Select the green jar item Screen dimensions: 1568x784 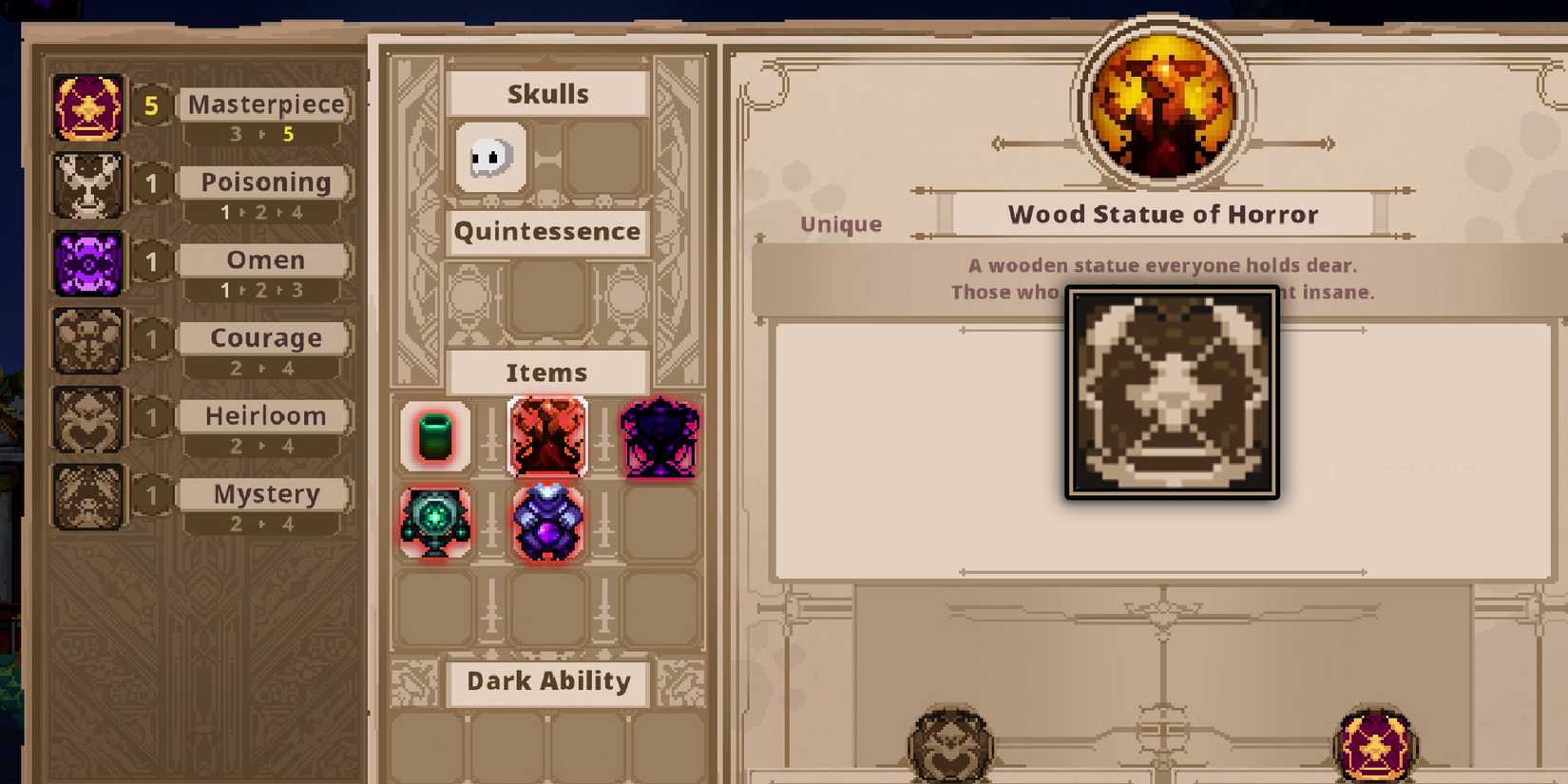tap(434, 438)
